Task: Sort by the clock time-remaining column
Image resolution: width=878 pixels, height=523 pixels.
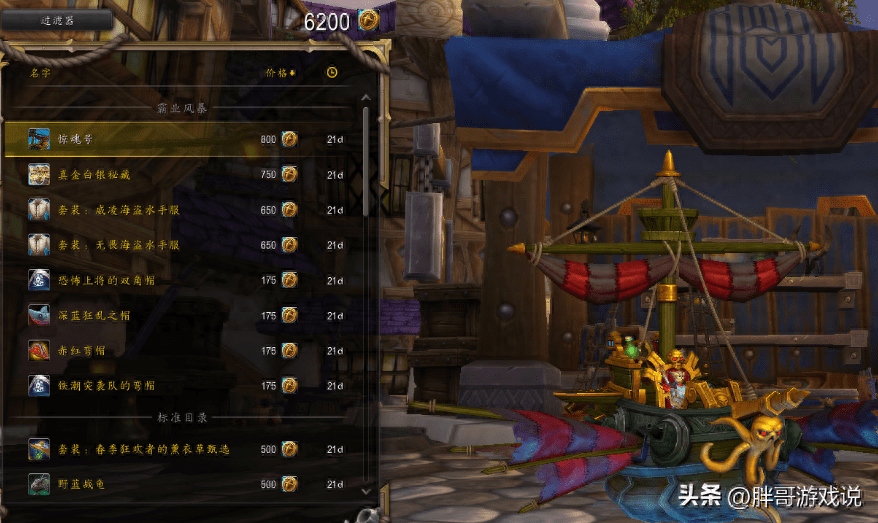Action: [x=332, y=73]
